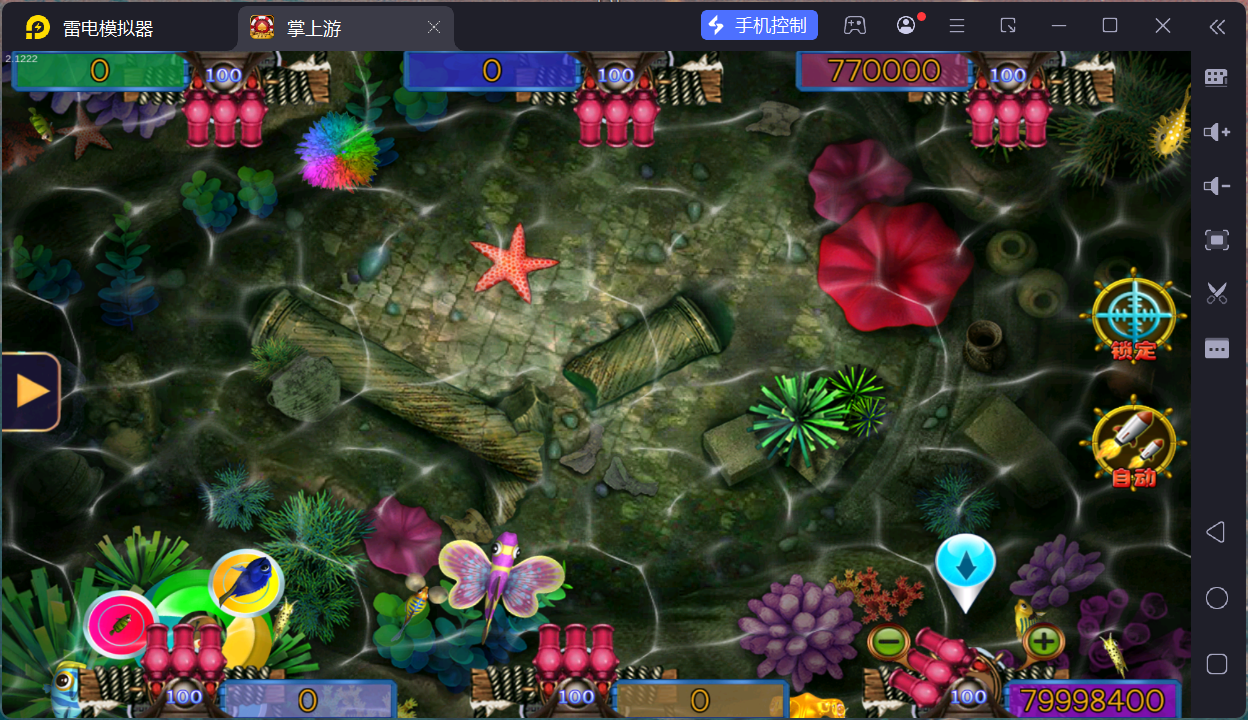Activate the 锁定 lock-target crosshair button
This screenshot has width=1248, height=720.
coord(1132,314)
